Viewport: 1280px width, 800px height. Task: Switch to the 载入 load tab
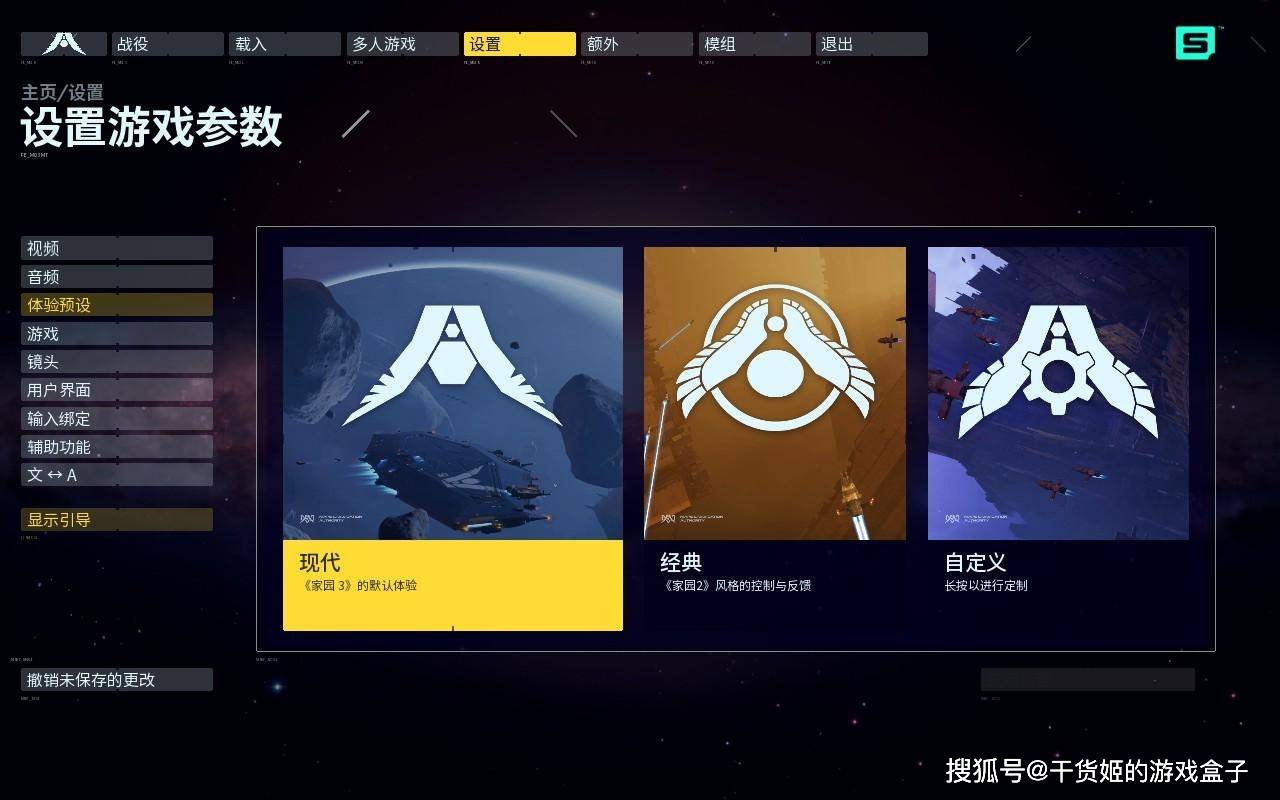[x=284, y=44]
